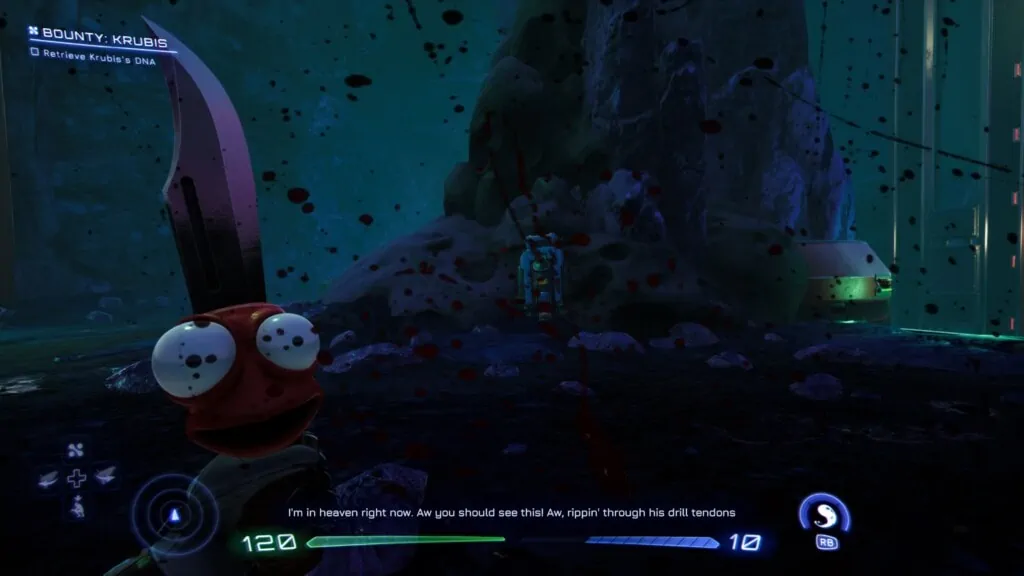Image resolution: width=1024 pixels, height=576 pixels.
Task: Open the Bounty: Krubis tracker title
Action: [x=97, y=34]
